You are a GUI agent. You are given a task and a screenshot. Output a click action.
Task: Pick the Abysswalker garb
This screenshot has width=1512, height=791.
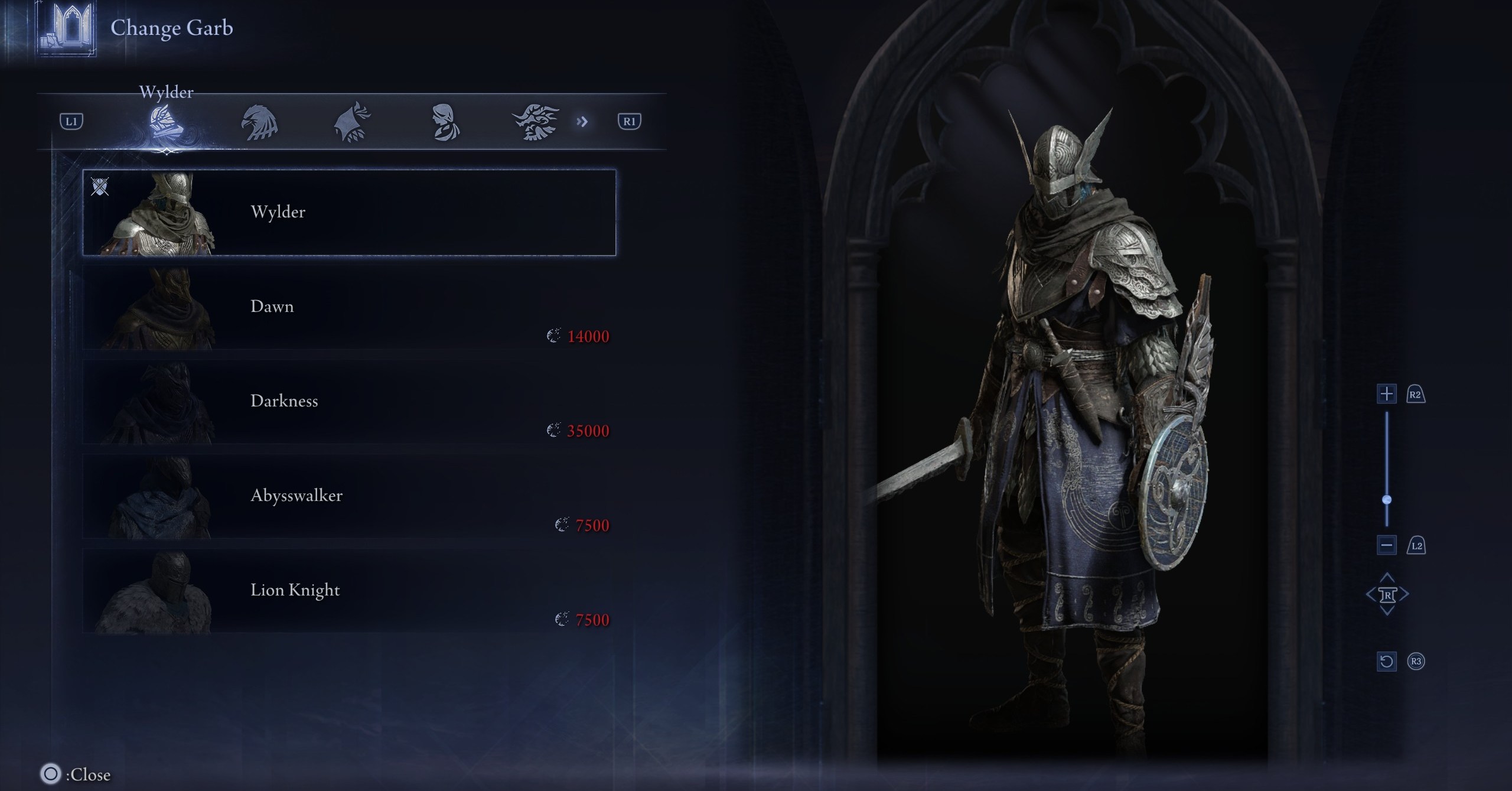(349, 496)
